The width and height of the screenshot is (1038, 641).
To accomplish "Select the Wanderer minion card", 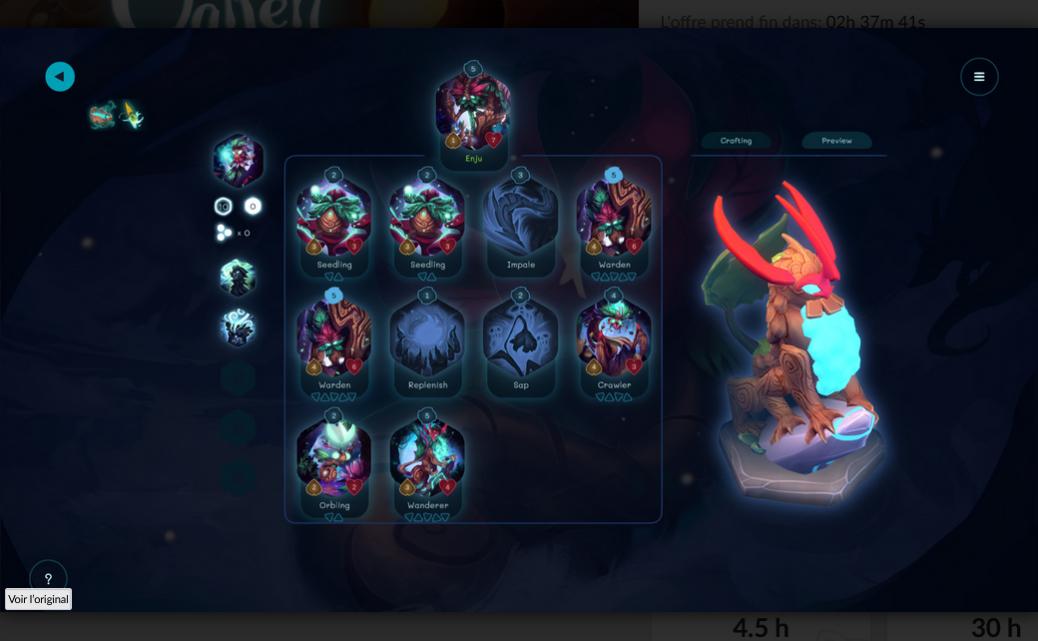I will pos(427,461).
